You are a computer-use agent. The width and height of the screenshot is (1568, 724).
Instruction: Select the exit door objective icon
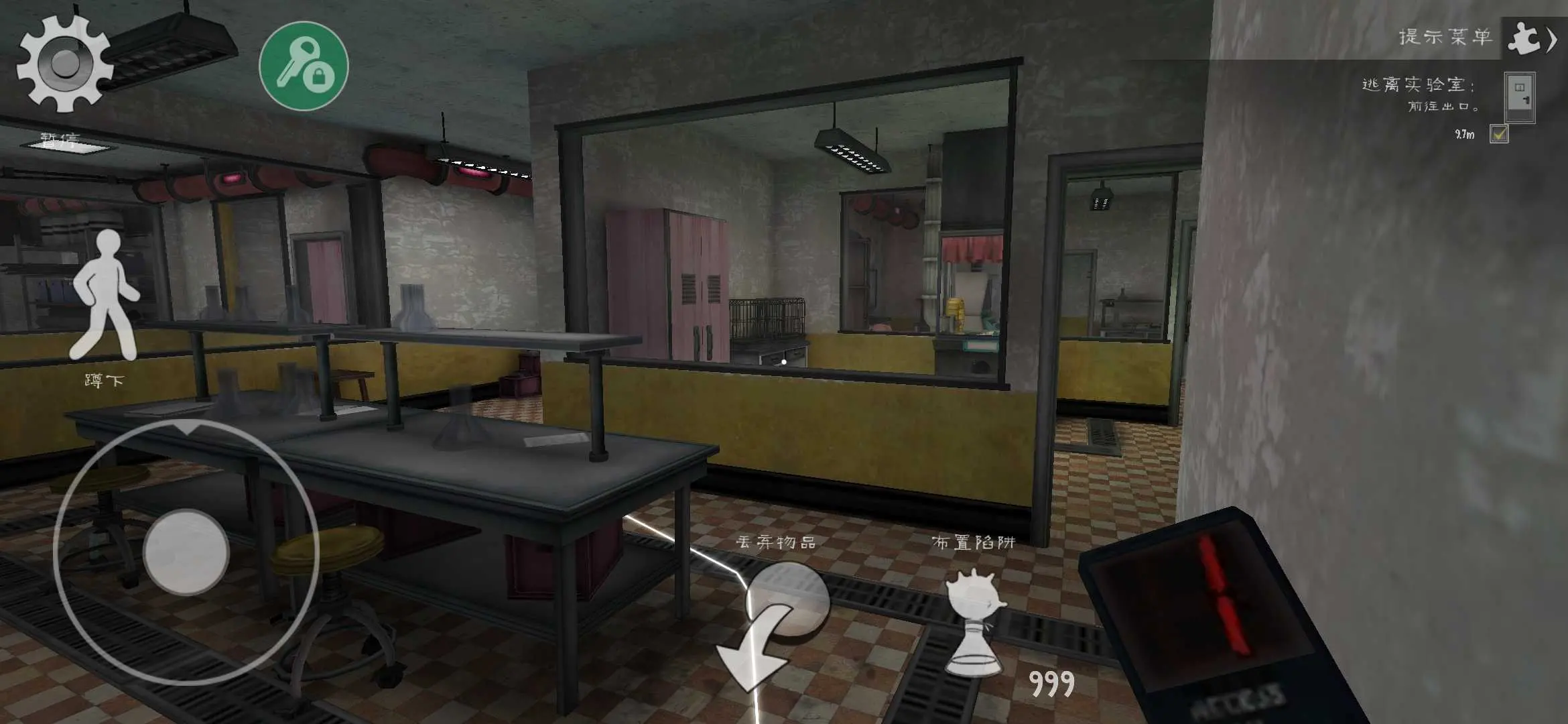[1519, 96]
